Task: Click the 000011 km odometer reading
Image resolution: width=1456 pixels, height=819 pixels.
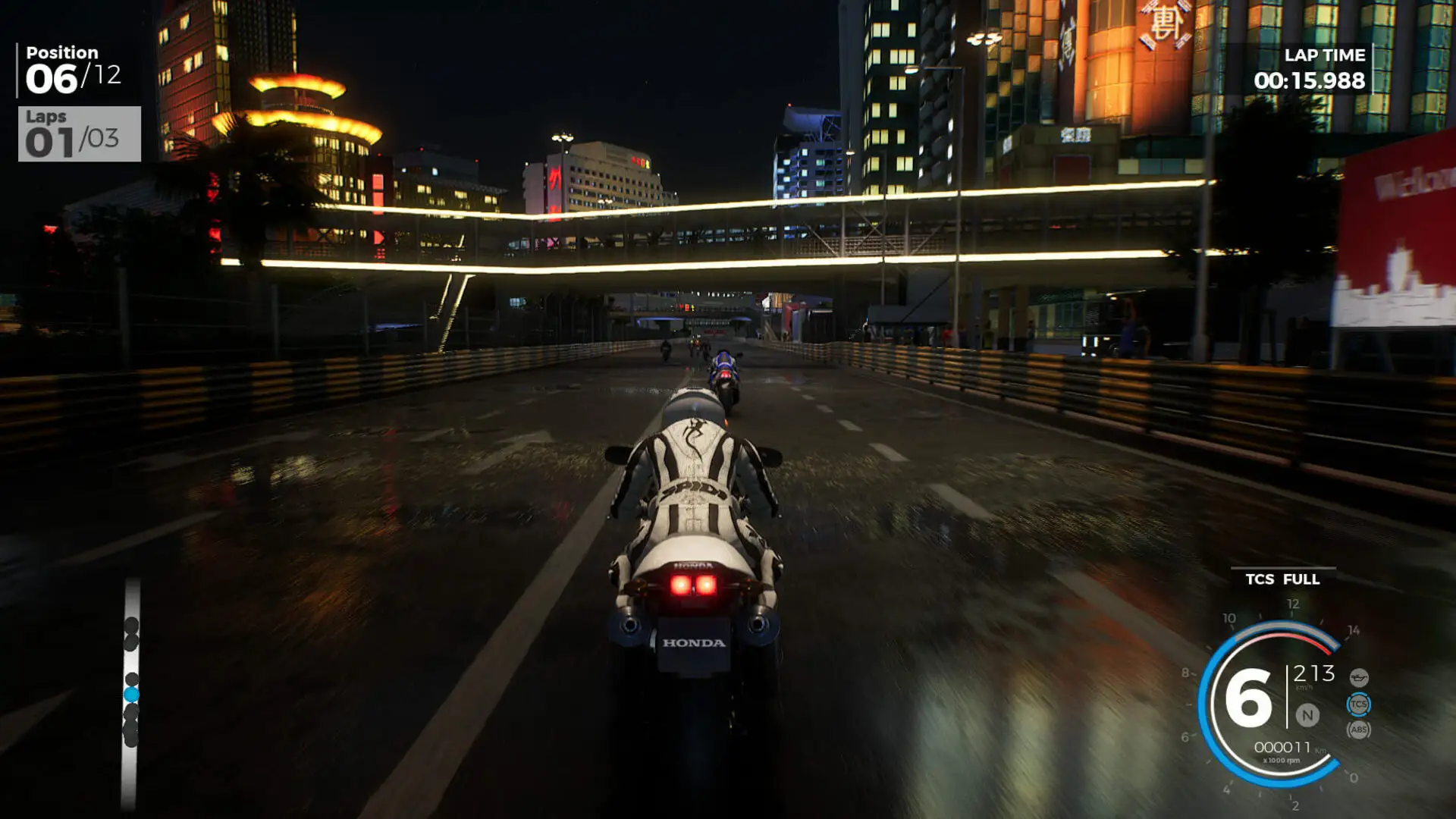Action: 1283,746
